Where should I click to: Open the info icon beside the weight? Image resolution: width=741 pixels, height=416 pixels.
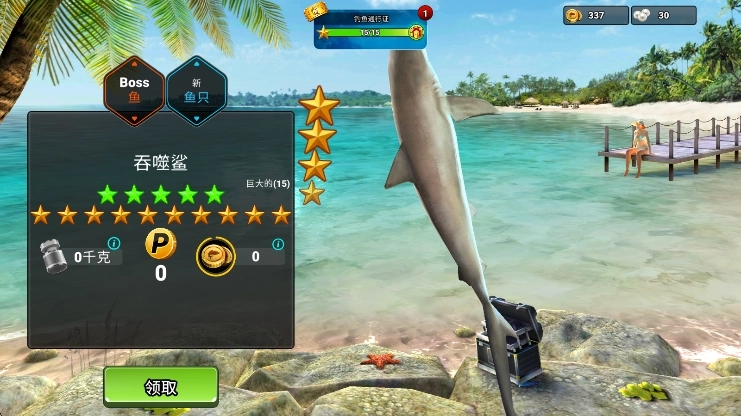(113, 243)
